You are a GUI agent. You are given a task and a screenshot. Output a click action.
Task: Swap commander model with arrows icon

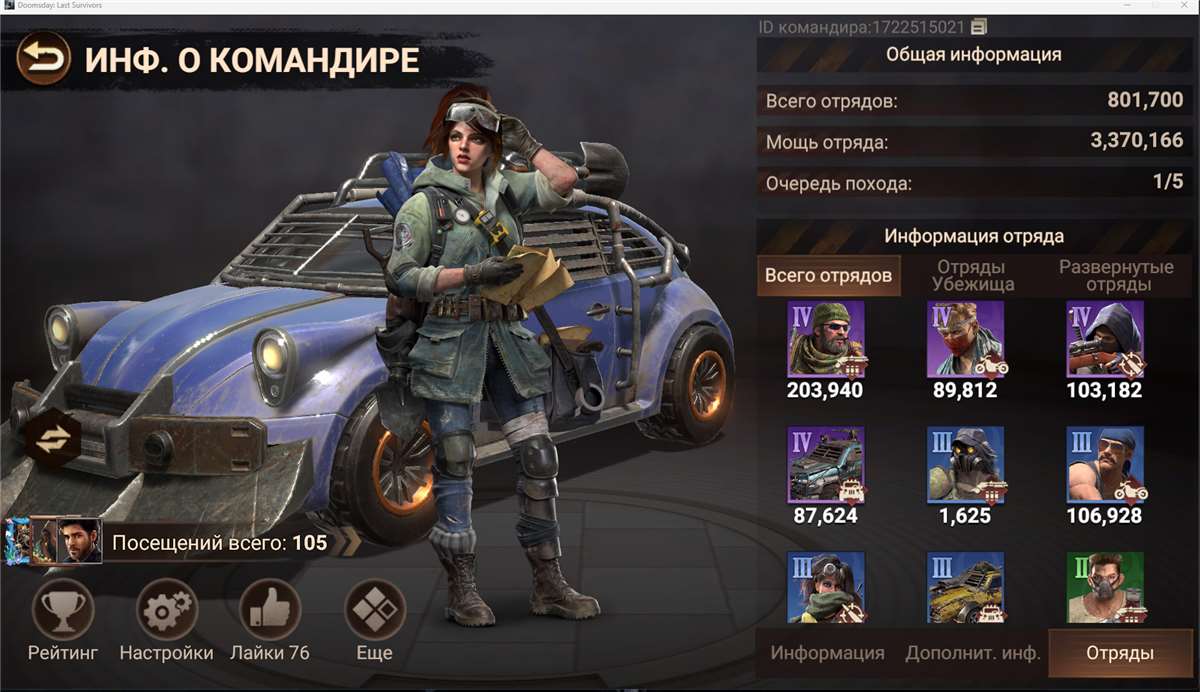click(x=52, y=439)
